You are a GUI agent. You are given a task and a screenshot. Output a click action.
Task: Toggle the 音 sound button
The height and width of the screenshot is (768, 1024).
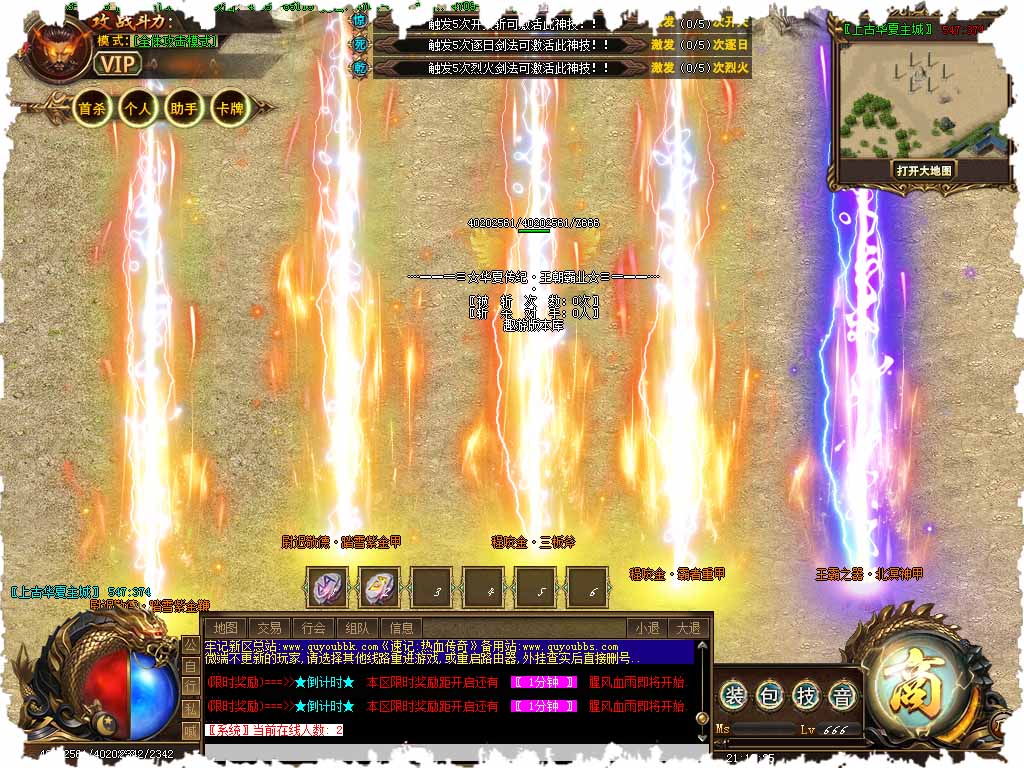(x=843, y=696)
